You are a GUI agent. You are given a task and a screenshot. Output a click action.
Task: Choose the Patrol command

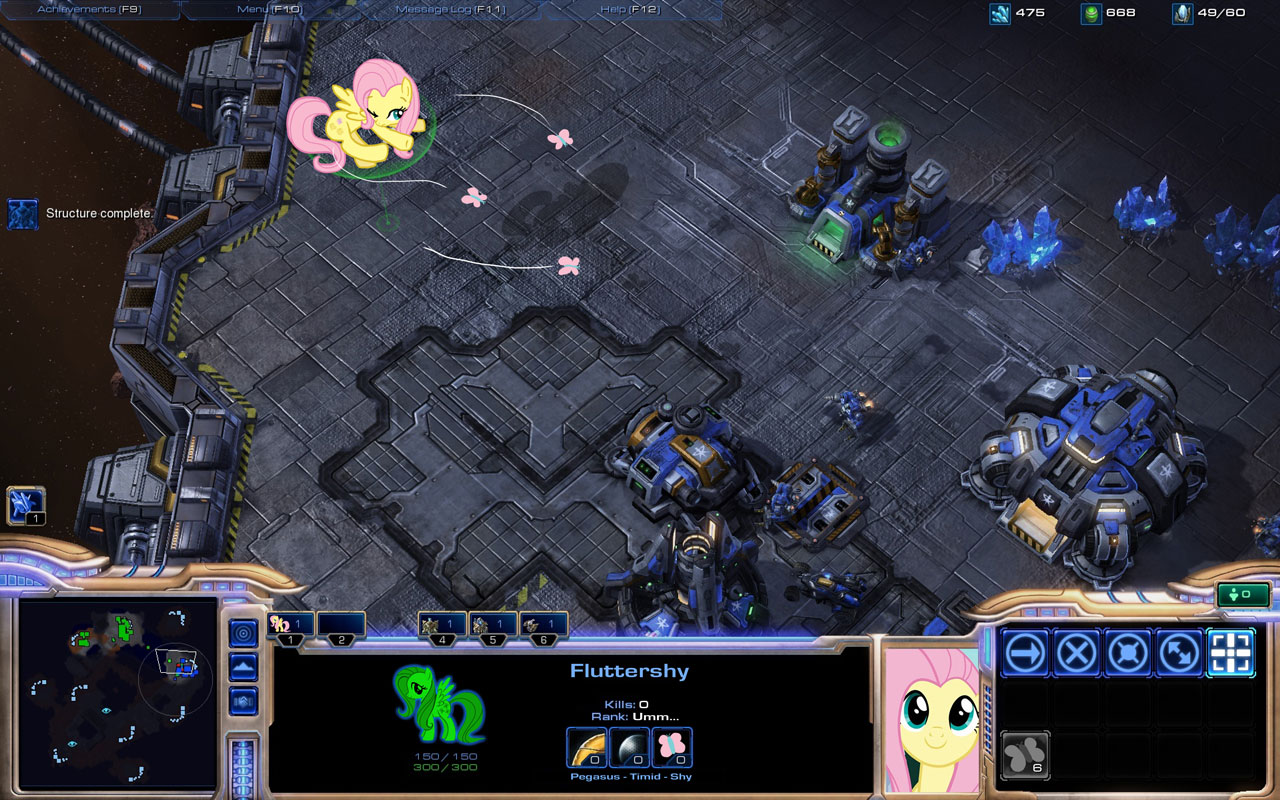tap(1180, 653)
